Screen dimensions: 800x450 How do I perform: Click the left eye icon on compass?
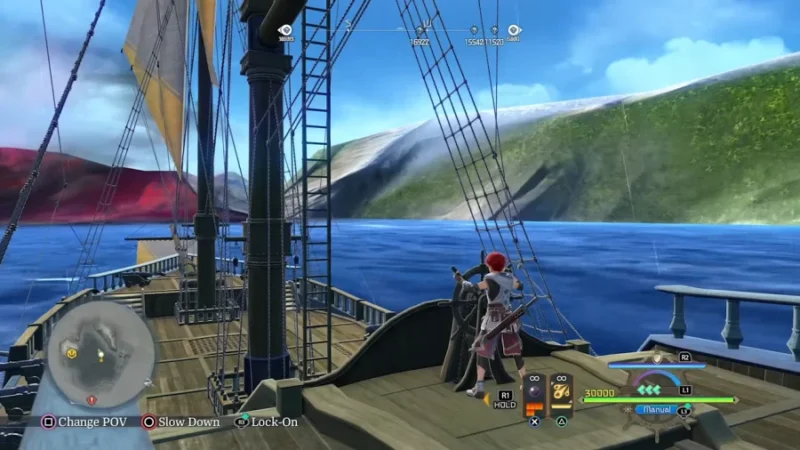click(x=285, y=31)
